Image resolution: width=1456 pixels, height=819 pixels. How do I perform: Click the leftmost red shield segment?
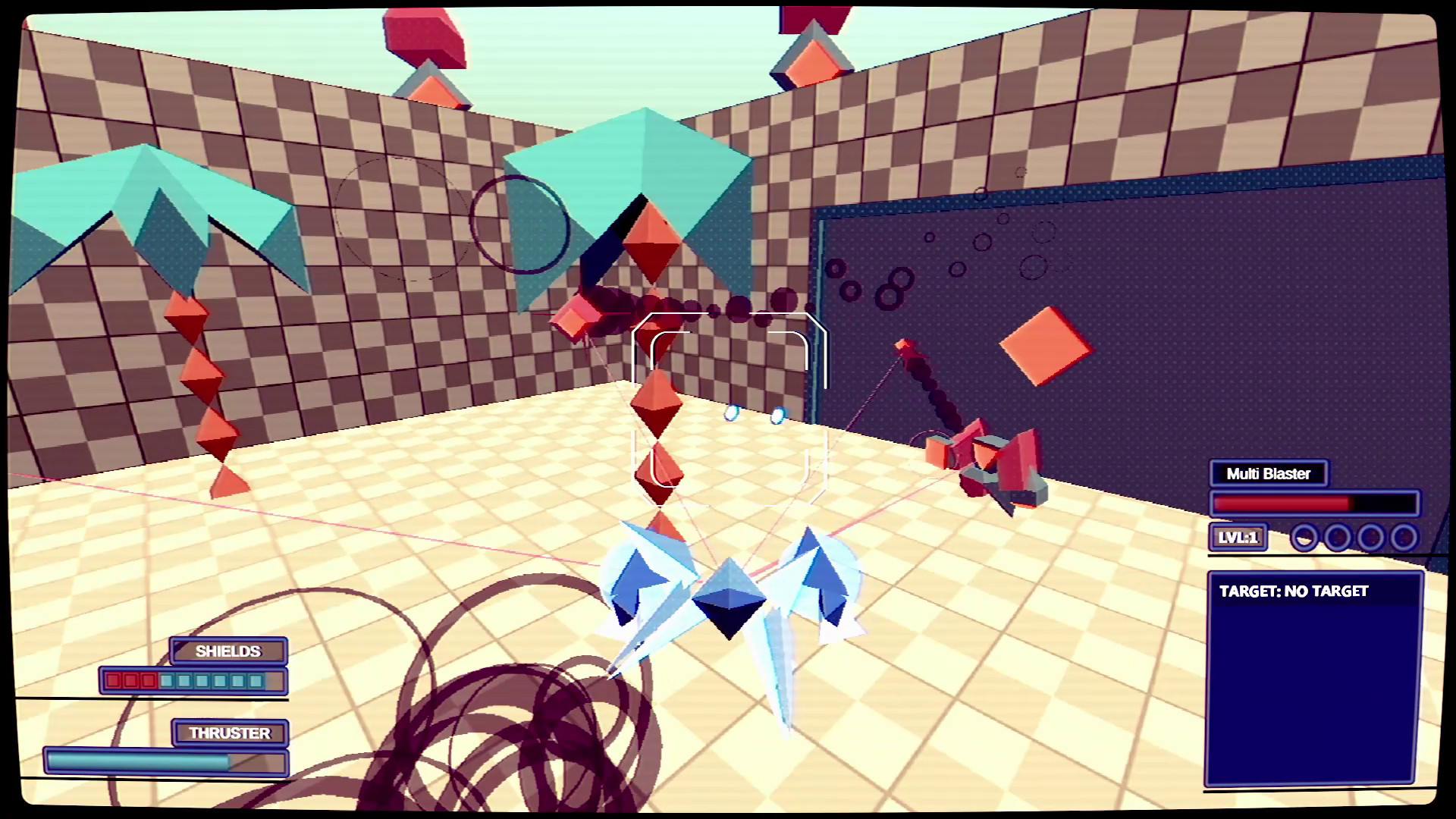(x=115, y=681)
